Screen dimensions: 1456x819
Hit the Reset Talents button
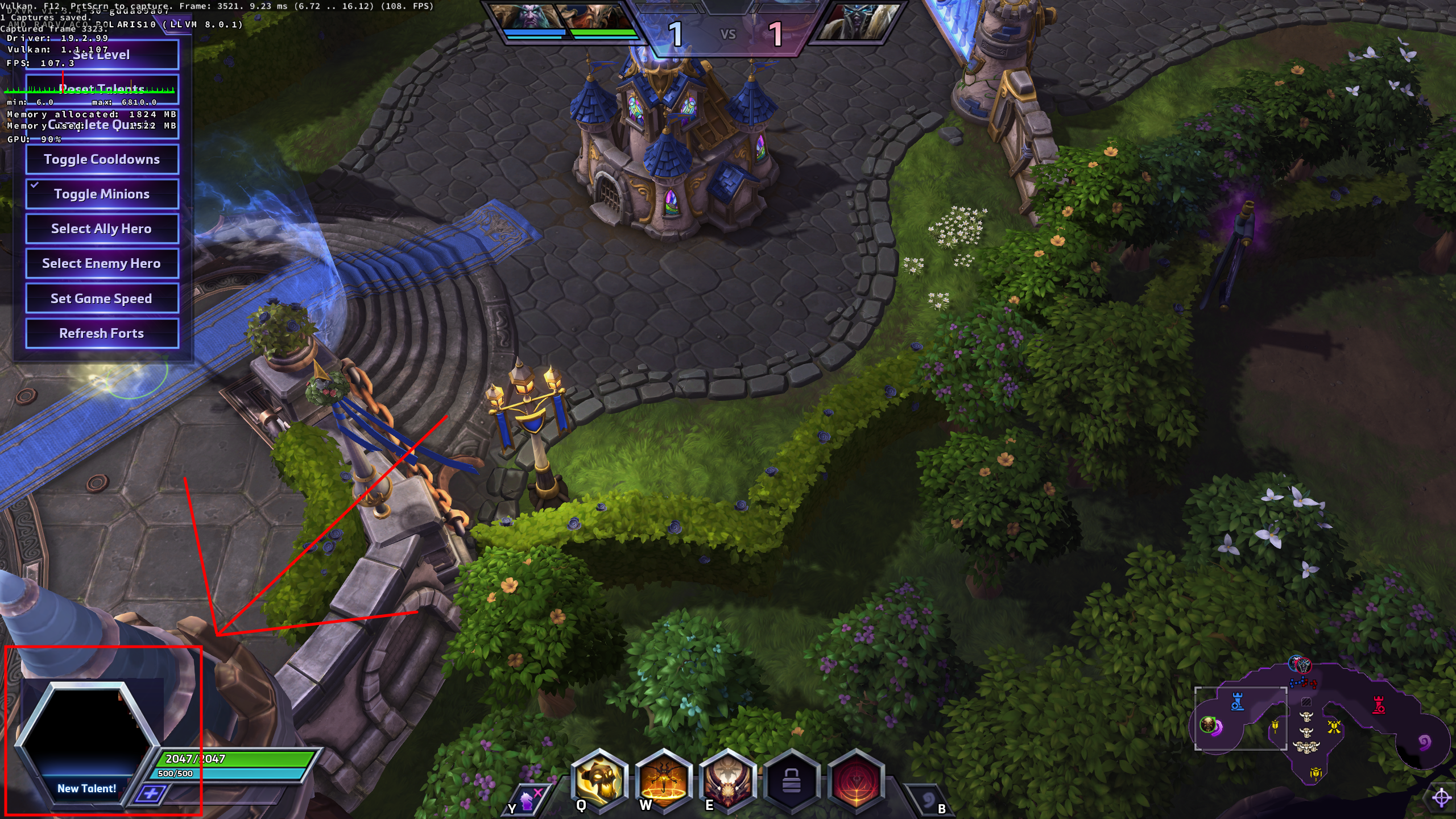(102, 89)
